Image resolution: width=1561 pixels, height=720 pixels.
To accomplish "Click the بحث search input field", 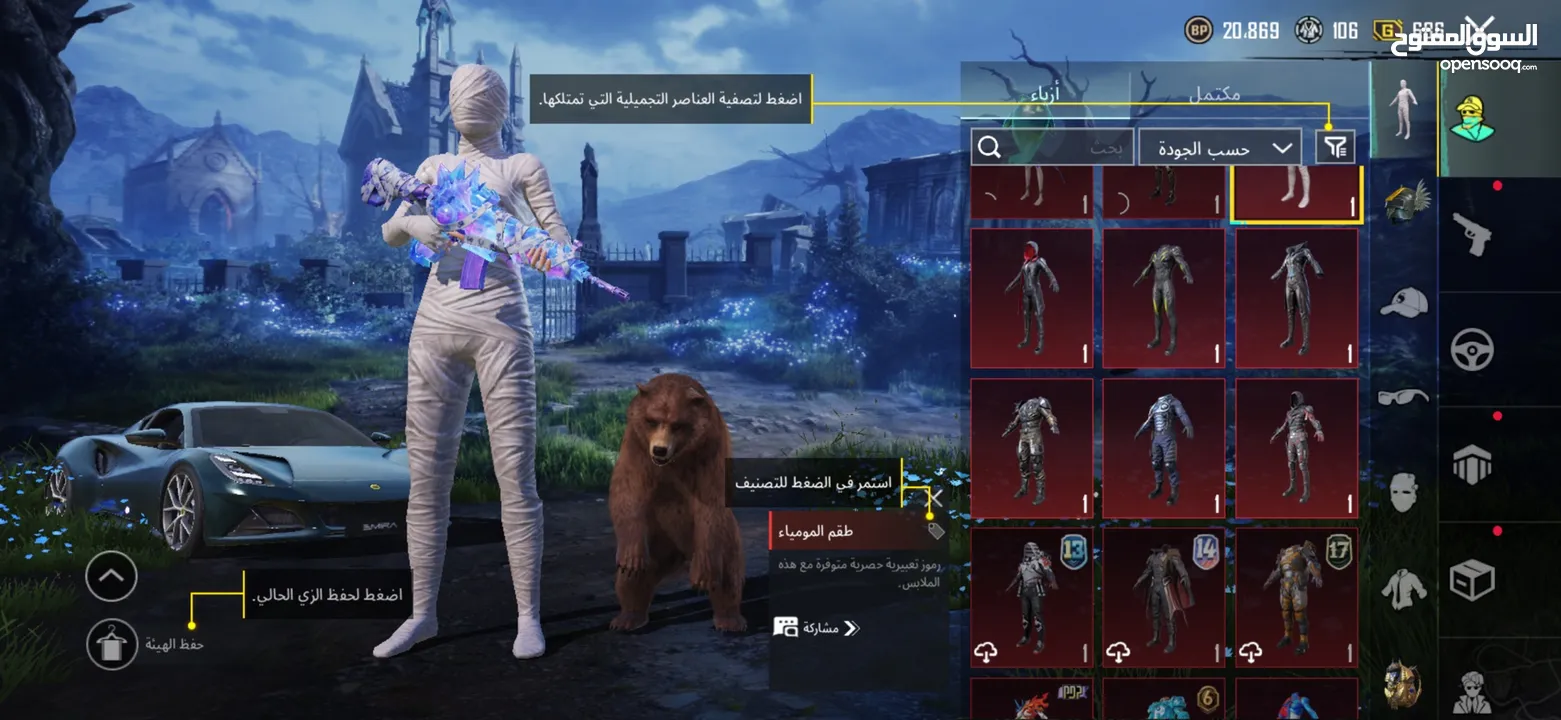I will (1090, 147).
